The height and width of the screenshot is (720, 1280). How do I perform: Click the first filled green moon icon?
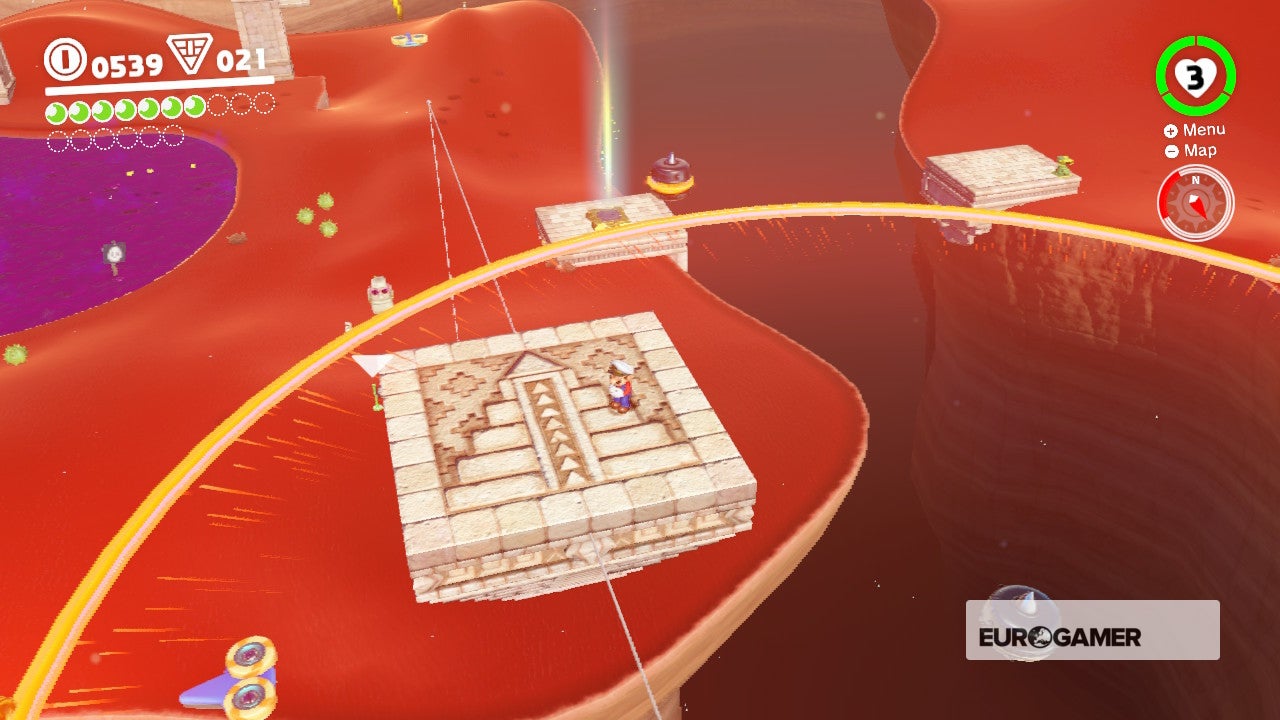[x=55, y=108]
